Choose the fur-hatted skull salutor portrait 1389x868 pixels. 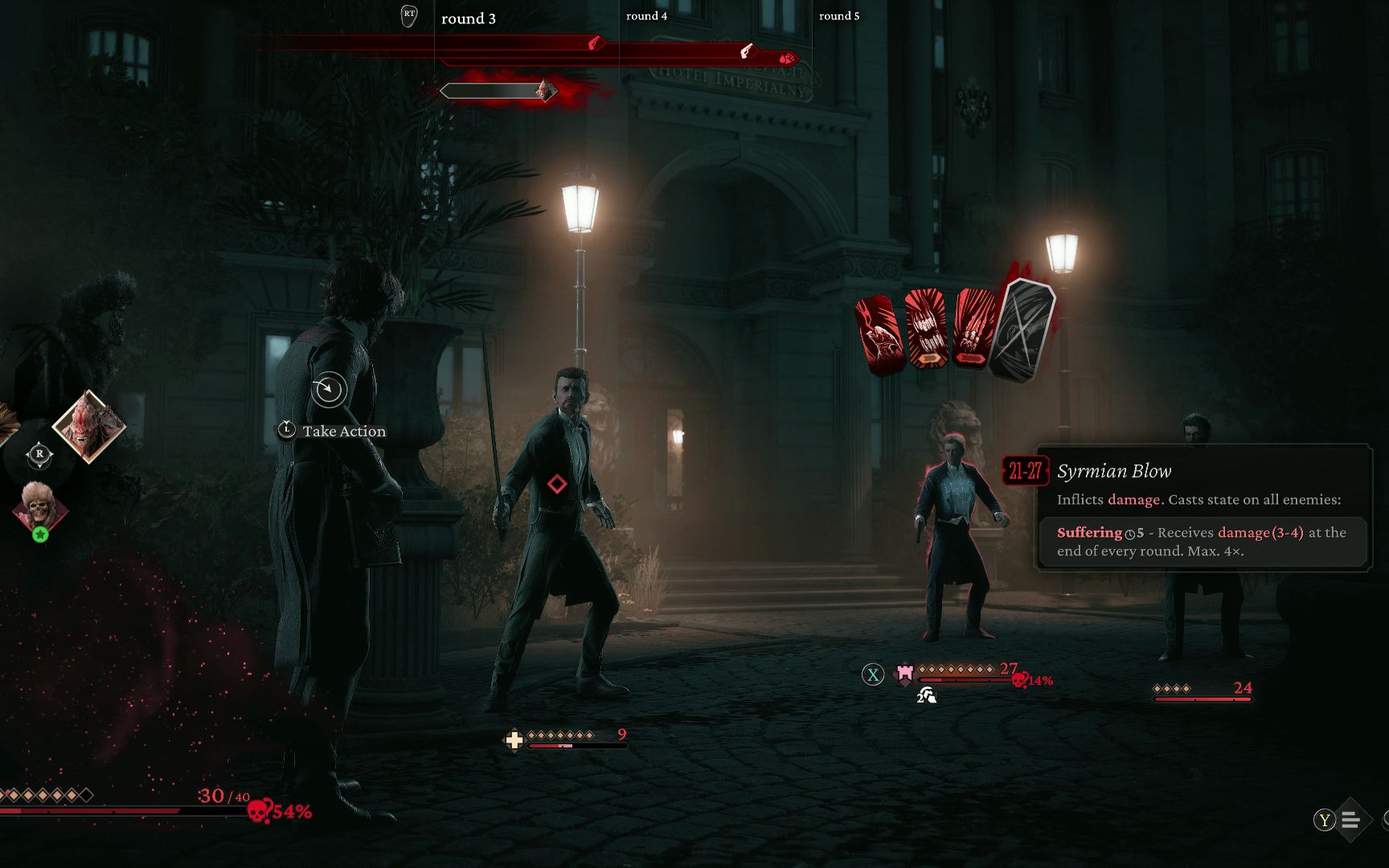(39, 506)
